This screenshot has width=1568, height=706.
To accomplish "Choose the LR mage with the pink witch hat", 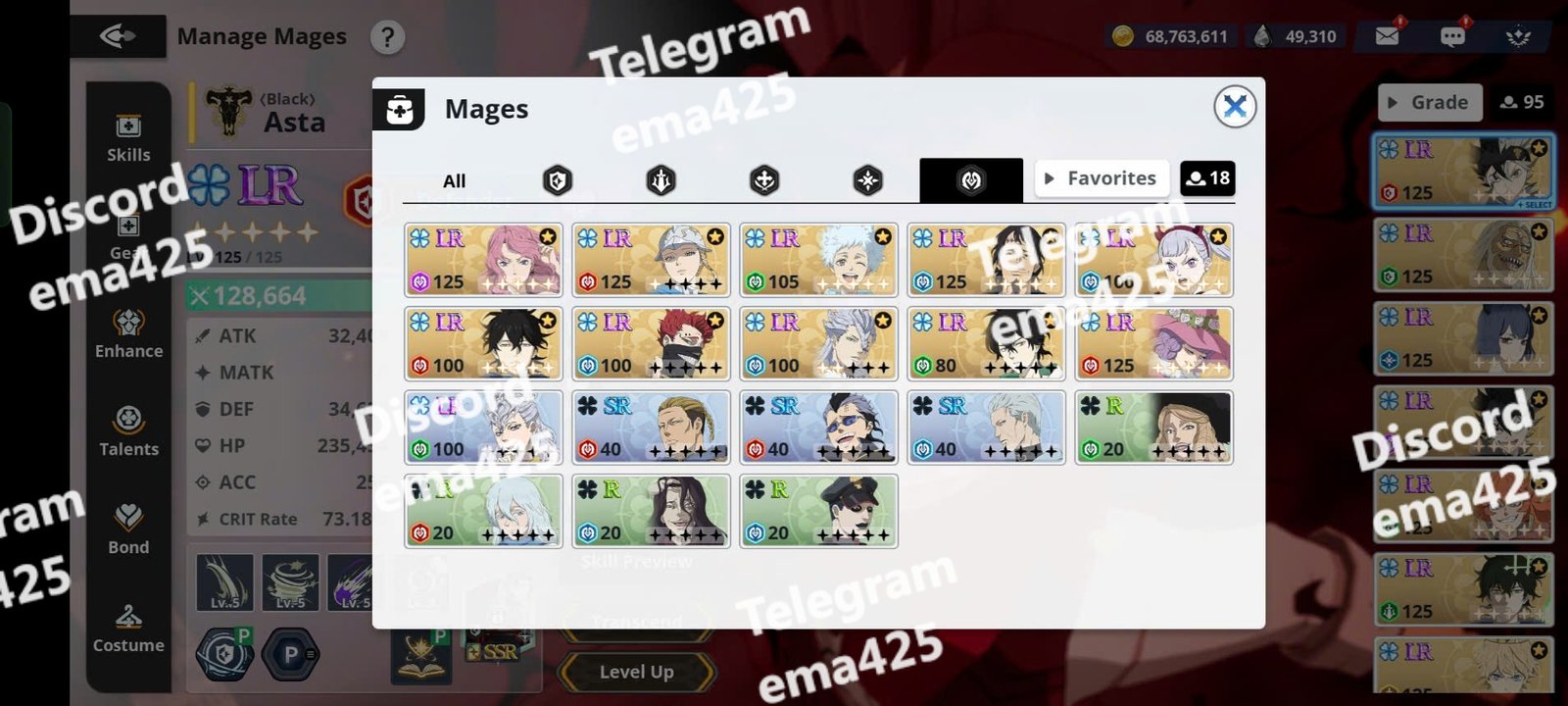I will 1153,343.
